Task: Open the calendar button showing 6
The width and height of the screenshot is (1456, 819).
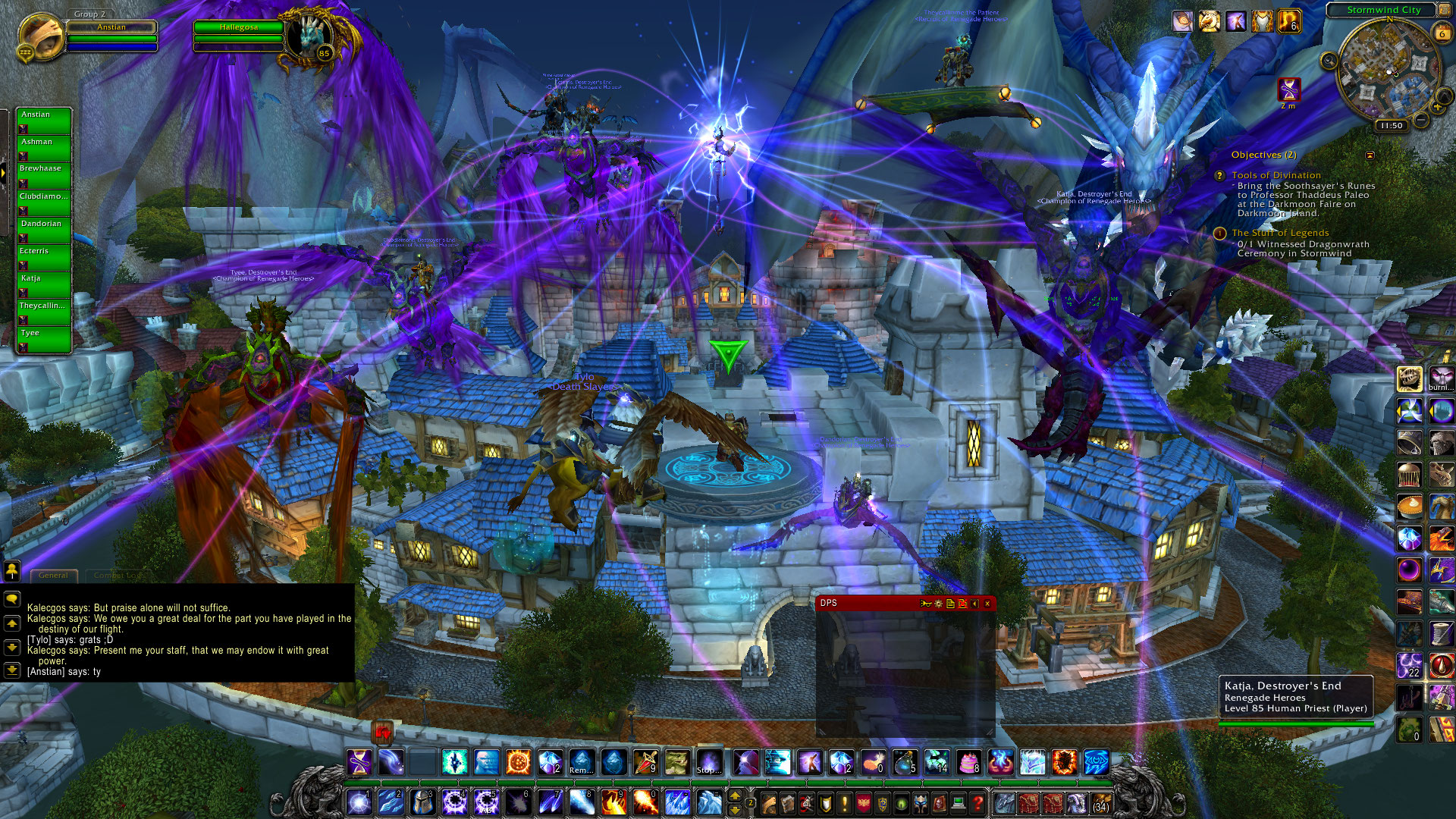Action: click(x=1442, y=33)
